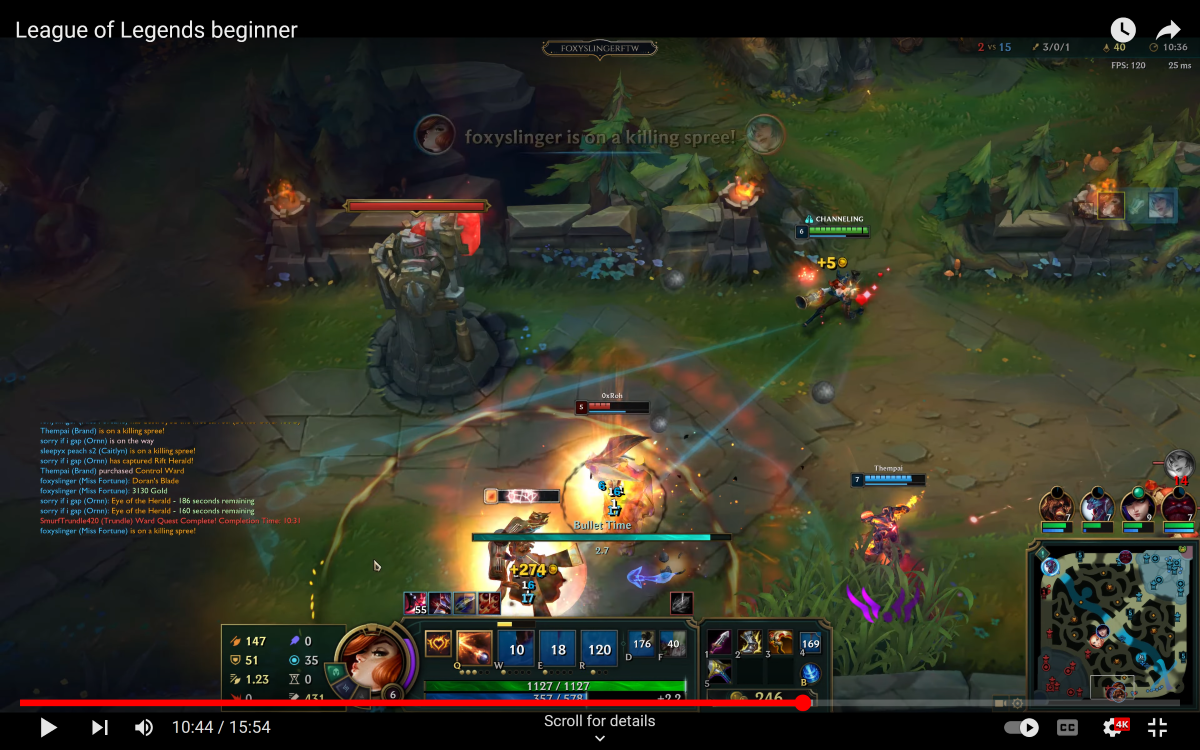Cast the Double Up Q ability

474,649
